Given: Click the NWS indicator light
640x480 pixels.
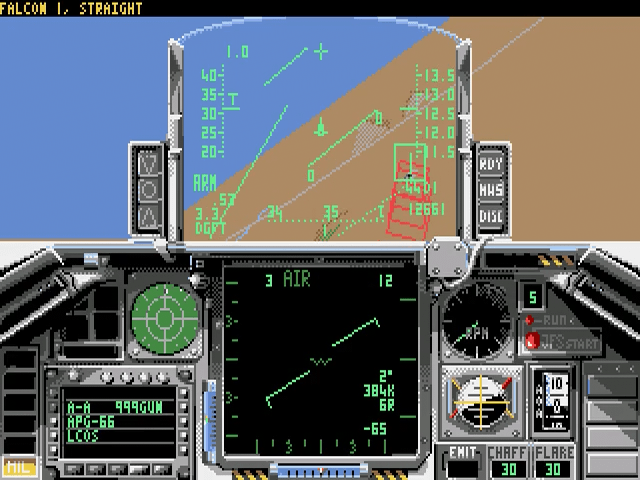Looking at the screenshot, I should pos(490,189).
